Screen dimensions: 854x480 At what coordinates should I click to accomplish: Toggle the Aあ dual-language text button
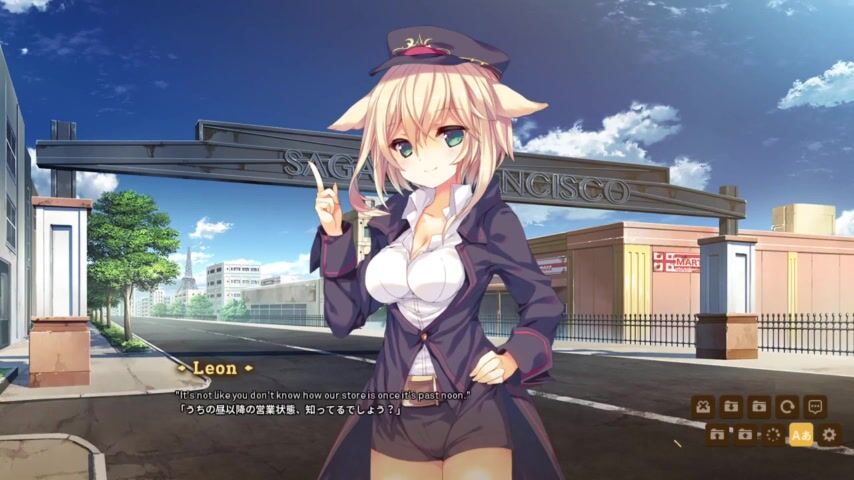tap(801, 435)
